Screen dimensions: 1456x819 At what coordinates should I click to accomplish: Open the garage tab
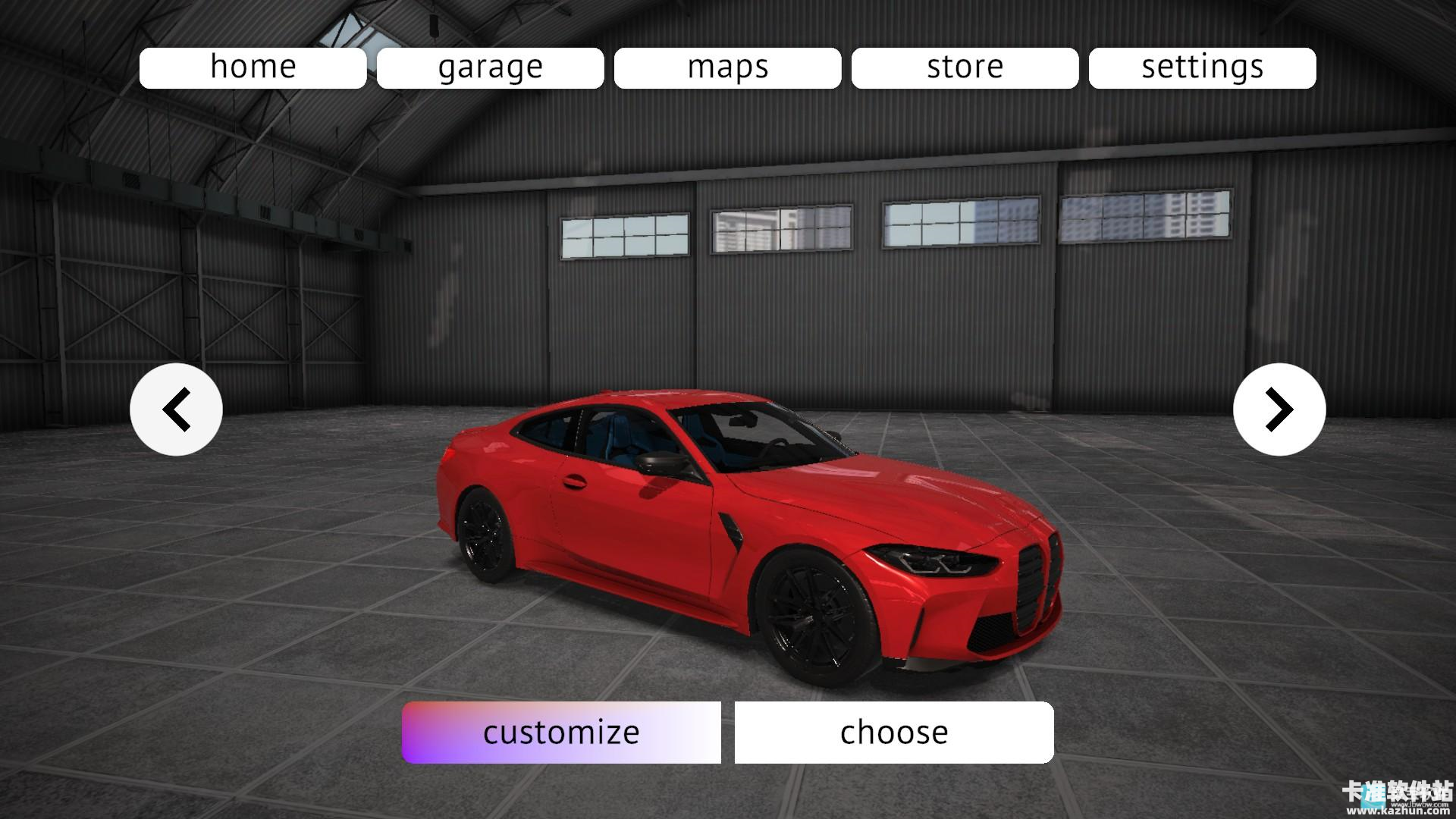pos(490,67)
